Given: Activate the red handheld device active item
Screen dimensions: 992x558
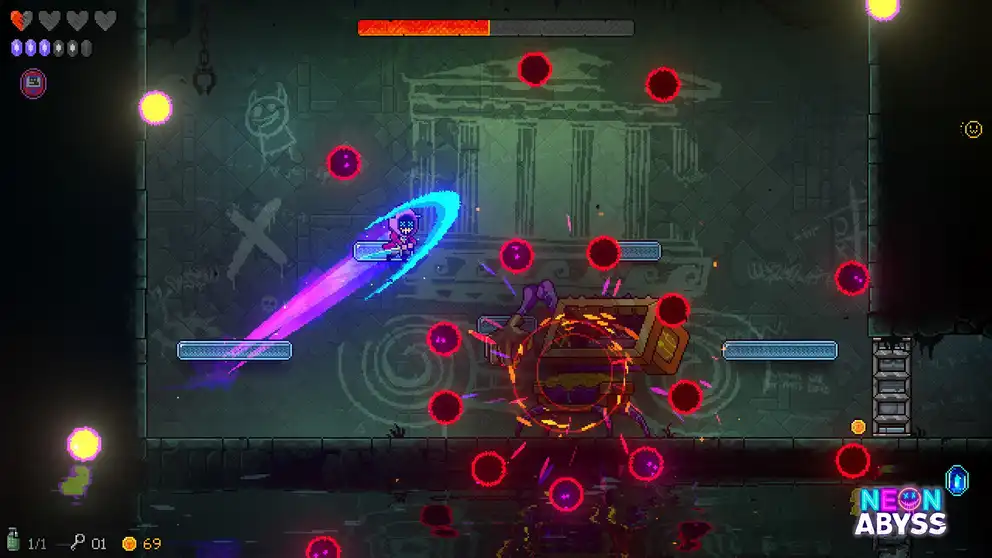Looking at the screenshot, I should pos(33,83).
